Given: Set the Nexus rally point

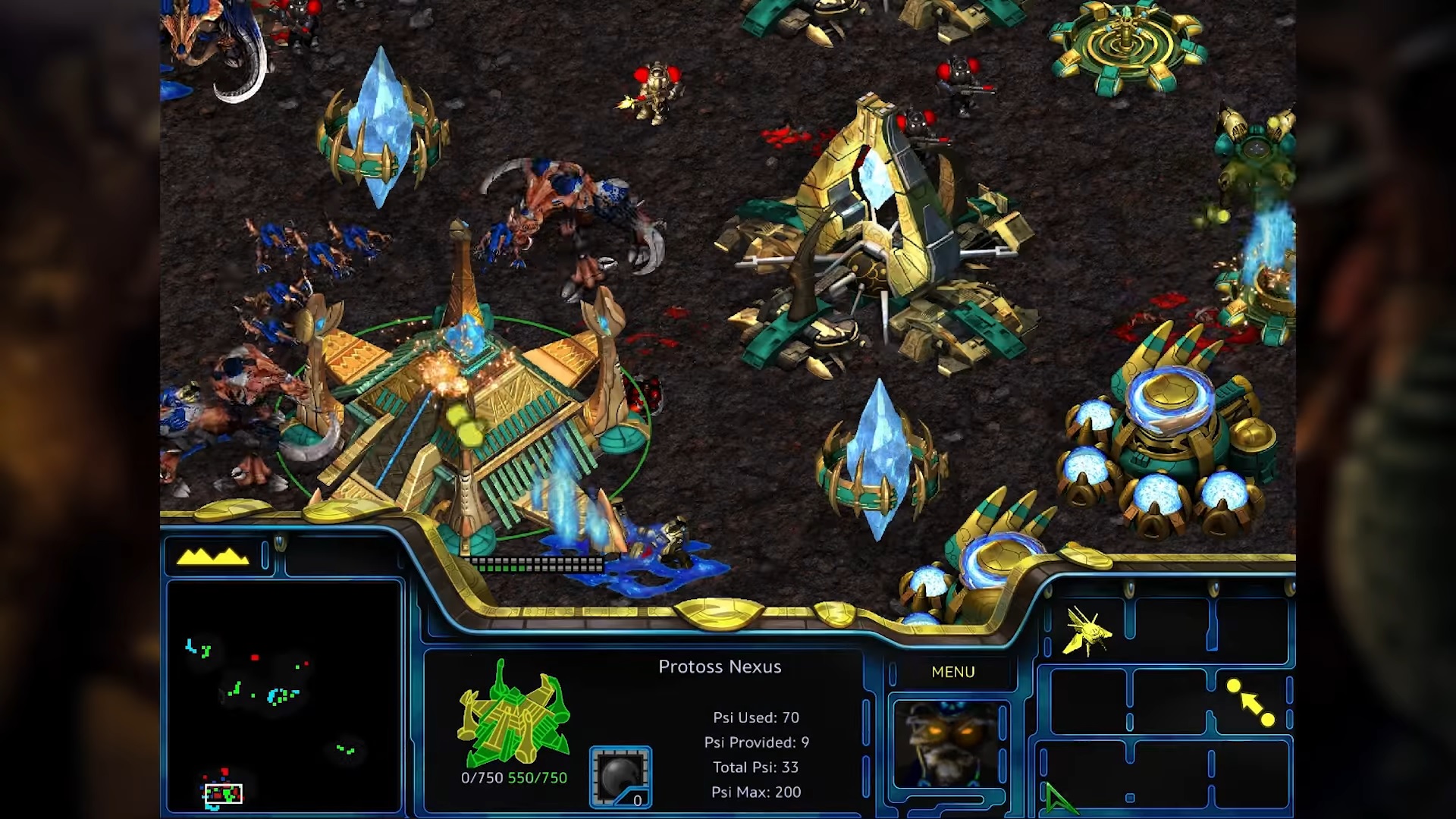Looking at the screenshot, I should [1250, 703].
